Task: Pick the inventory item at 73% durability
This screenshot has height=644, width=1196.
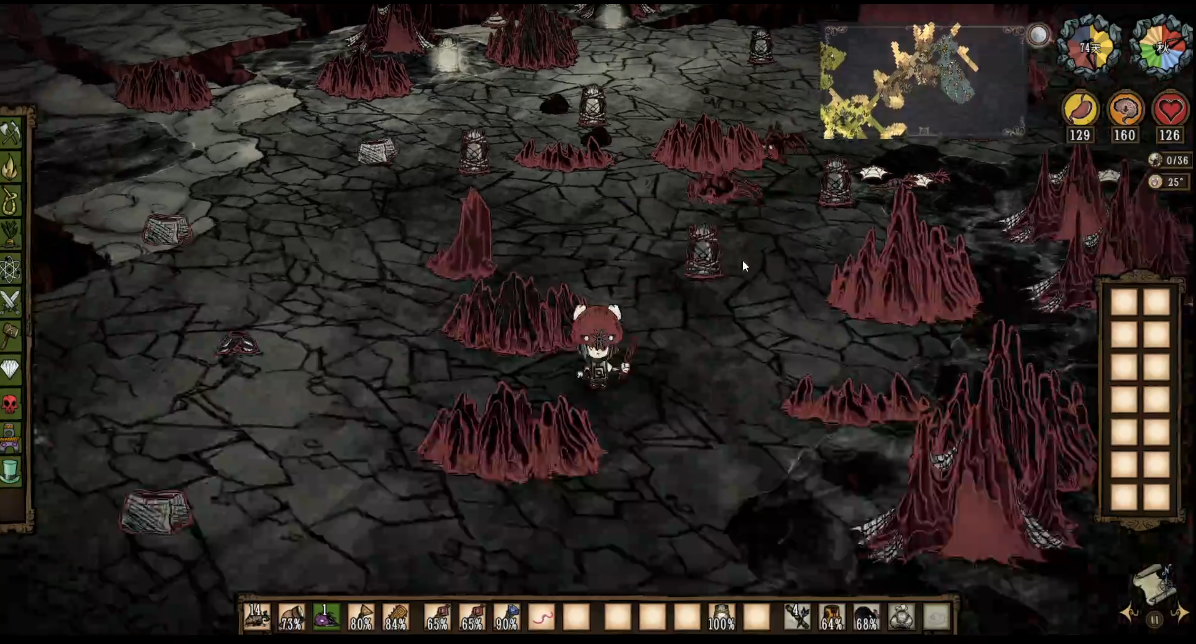Action: [x=292, y=616]
